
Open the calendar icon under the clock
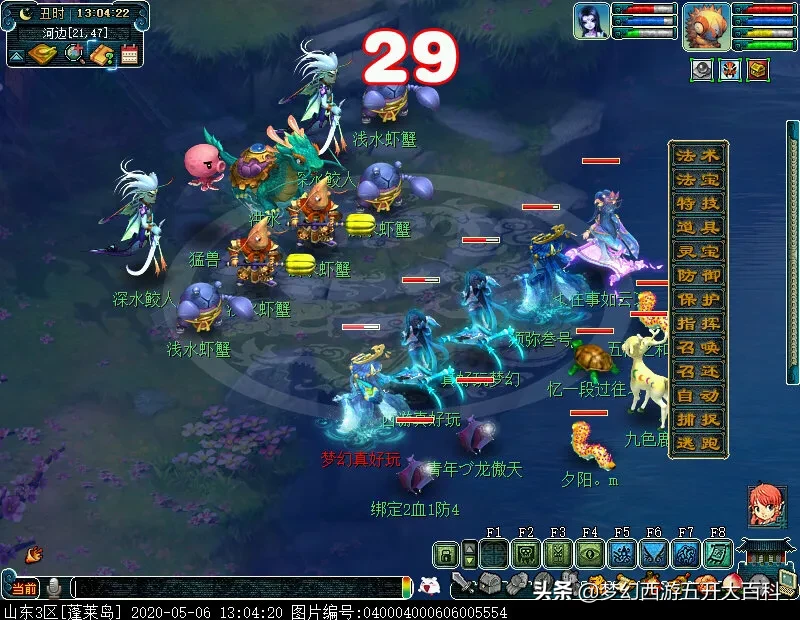(129, 55)
